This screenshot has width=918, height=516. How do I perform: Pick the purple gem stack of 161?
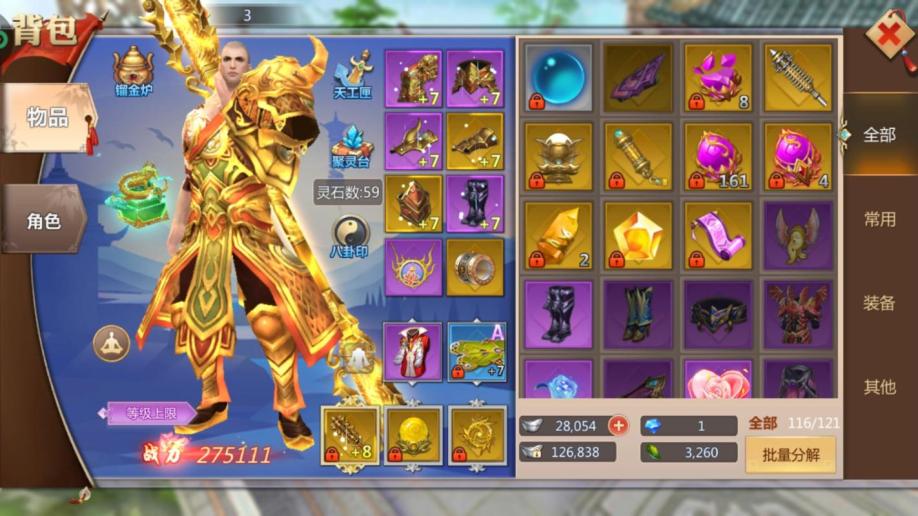click(718, 156)
